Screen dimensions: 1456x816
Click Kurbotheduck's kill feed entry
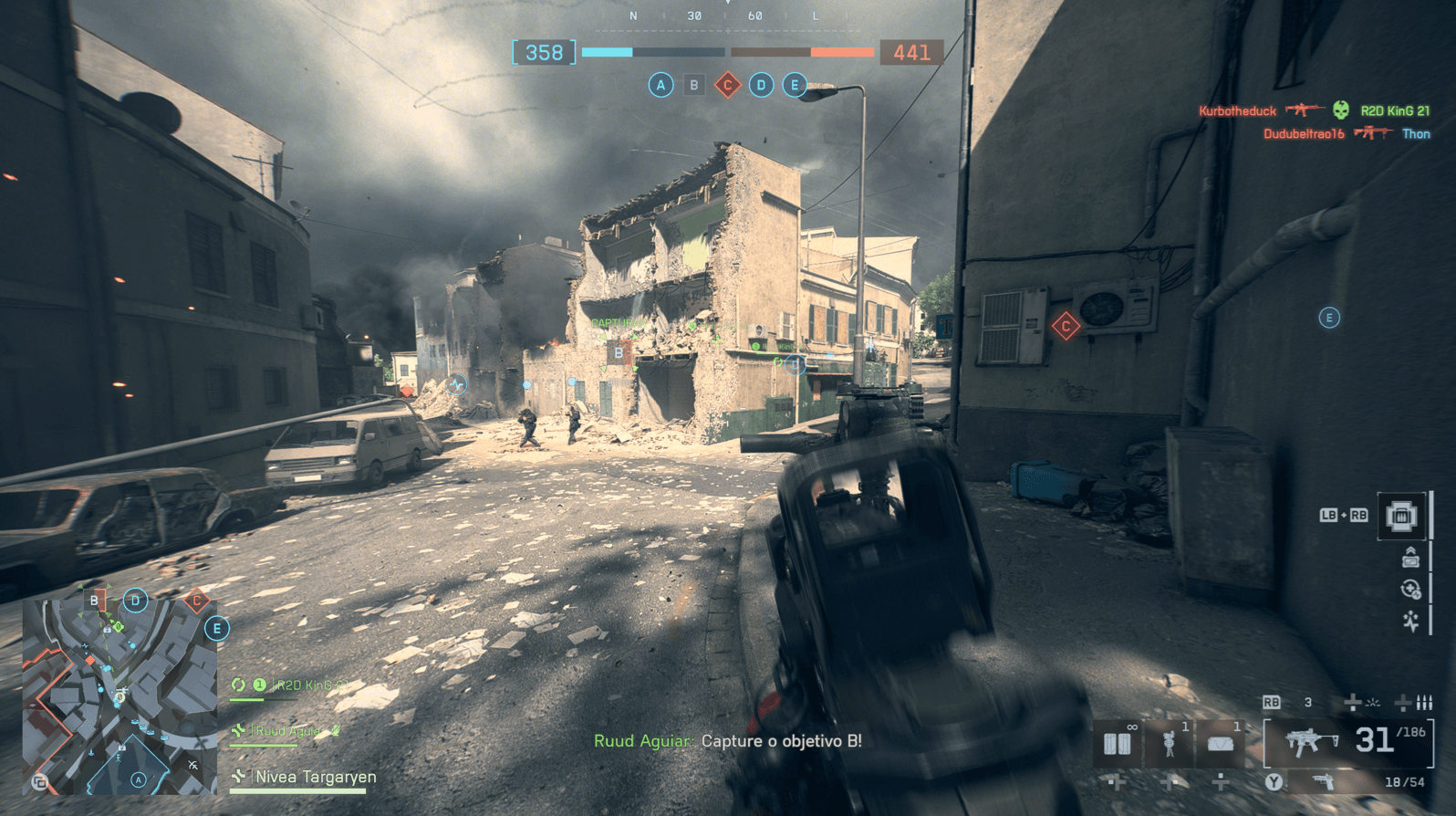[x=1237, y=111]
